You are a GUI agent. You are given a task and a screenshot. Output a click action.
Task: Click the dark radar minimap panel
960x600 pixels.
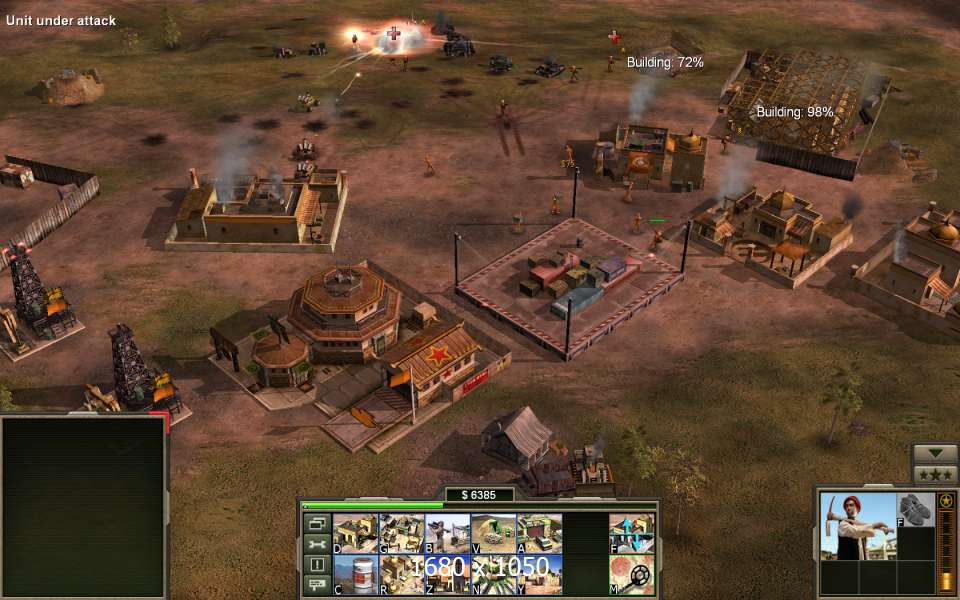(83, 507)
